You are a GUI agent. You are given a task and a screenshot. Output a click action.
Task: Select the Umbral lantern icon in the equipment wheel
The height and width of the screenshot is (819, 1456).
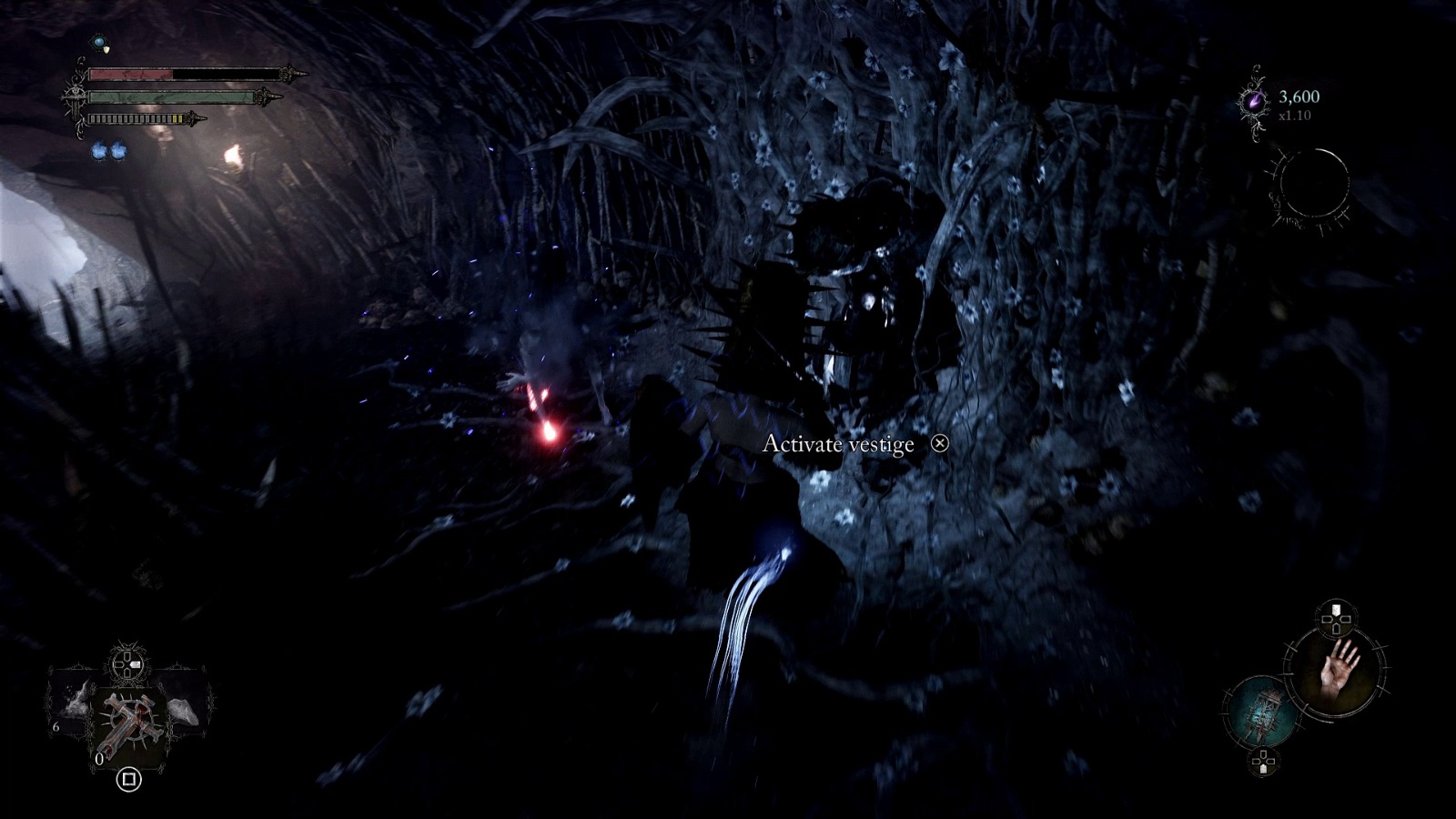1264,713
